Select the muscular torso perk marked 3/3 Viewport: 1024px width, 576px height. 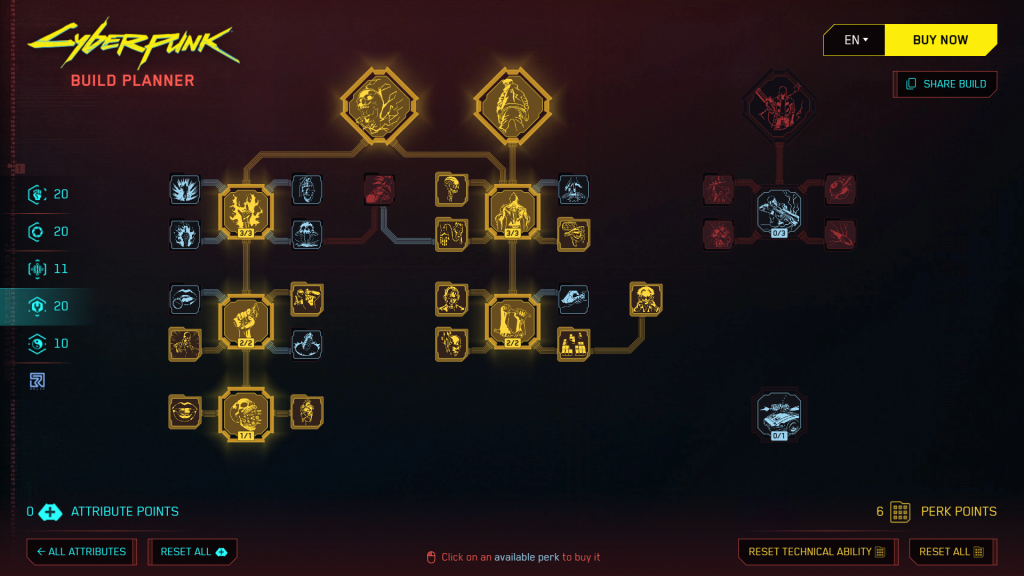point(512,211)
